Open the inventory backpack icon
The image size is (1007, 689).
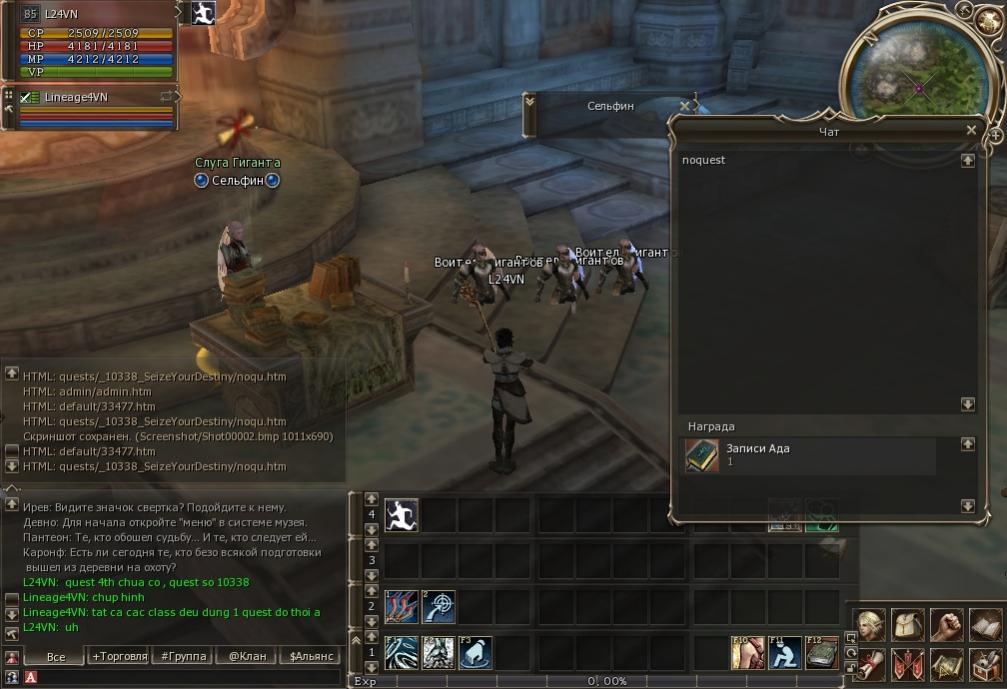(908, 625)
